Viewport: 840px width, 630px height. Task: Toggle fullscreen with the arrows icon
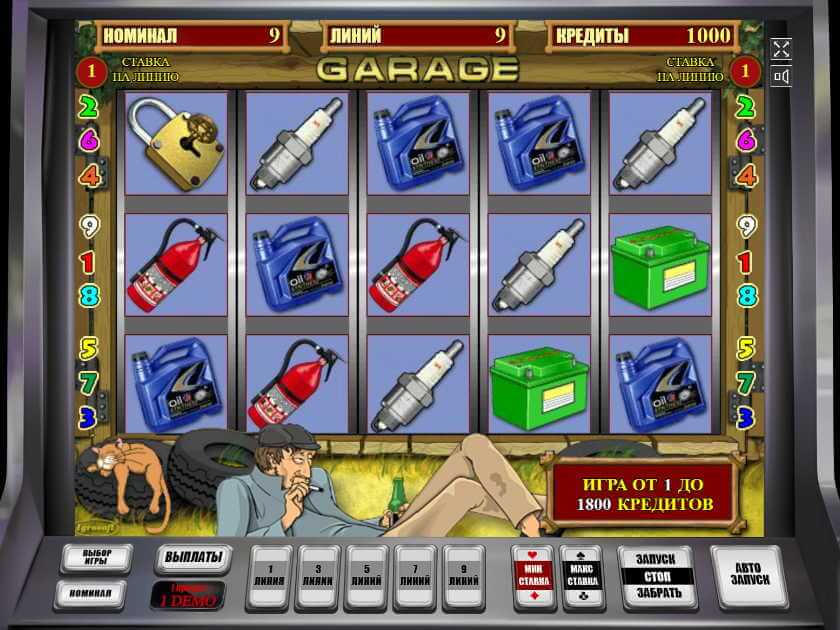782,49
